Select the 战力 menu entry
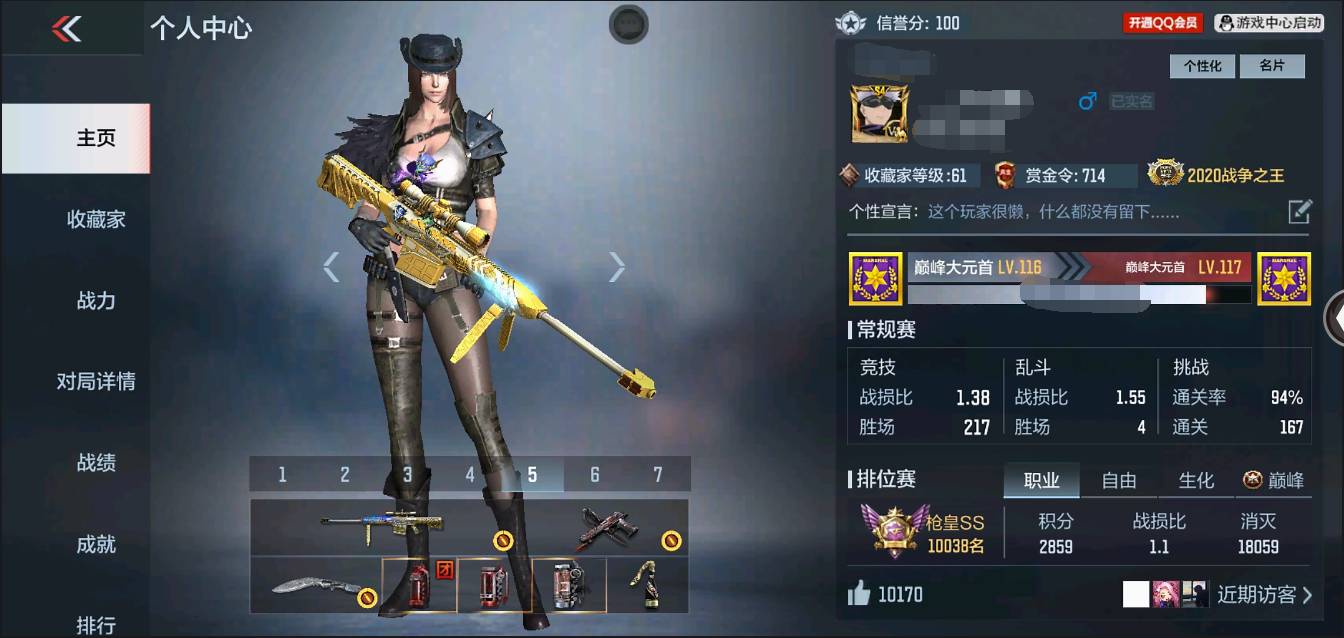The width and height of the screenshot is (1344, 638). (x=96, y=300)
